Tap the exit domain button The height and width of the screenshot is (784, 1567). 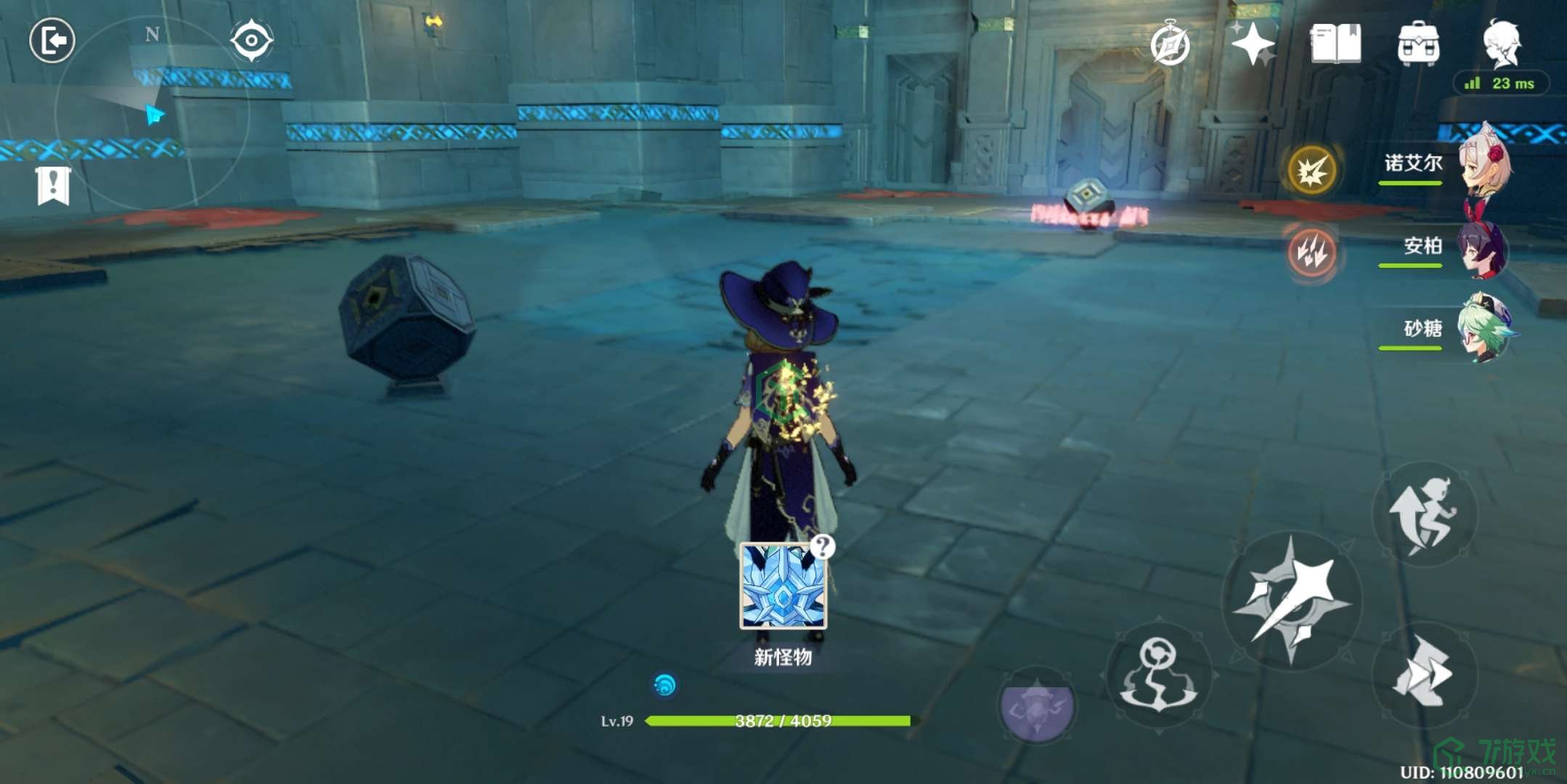click(52, 40)
